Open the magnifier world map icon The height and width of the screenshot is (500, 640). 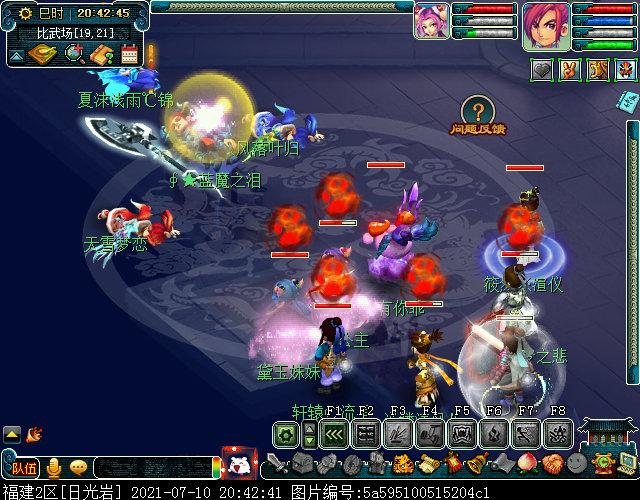click(75, 54)
